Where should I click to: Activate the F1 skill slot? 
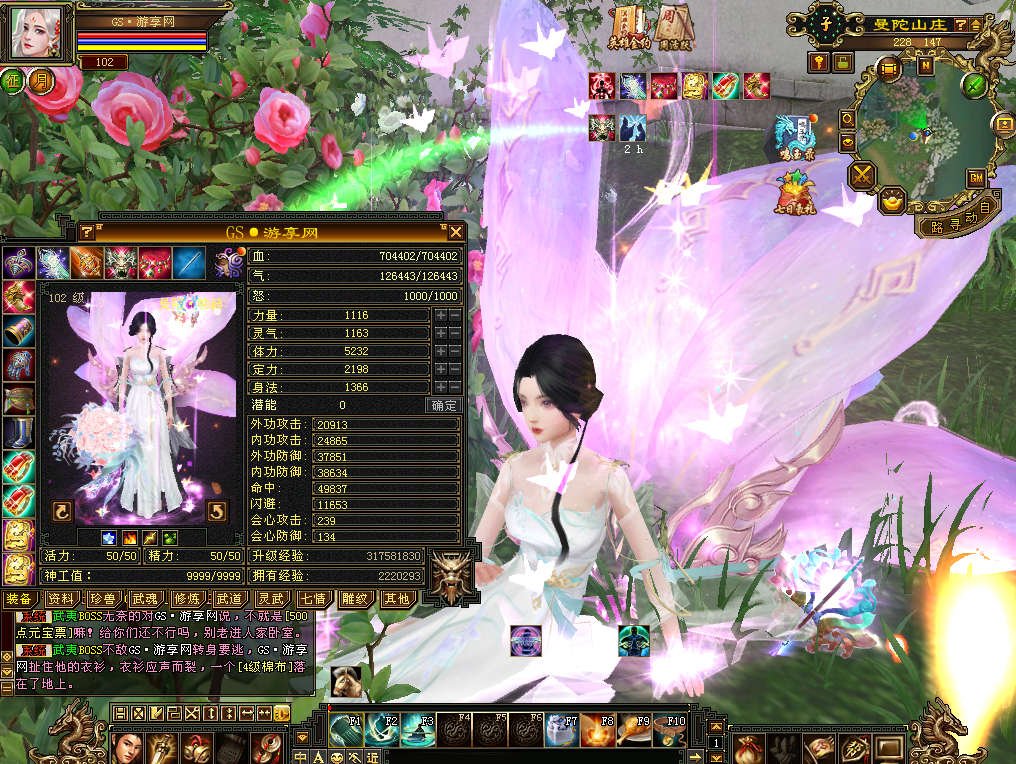[x=346, y=729]
